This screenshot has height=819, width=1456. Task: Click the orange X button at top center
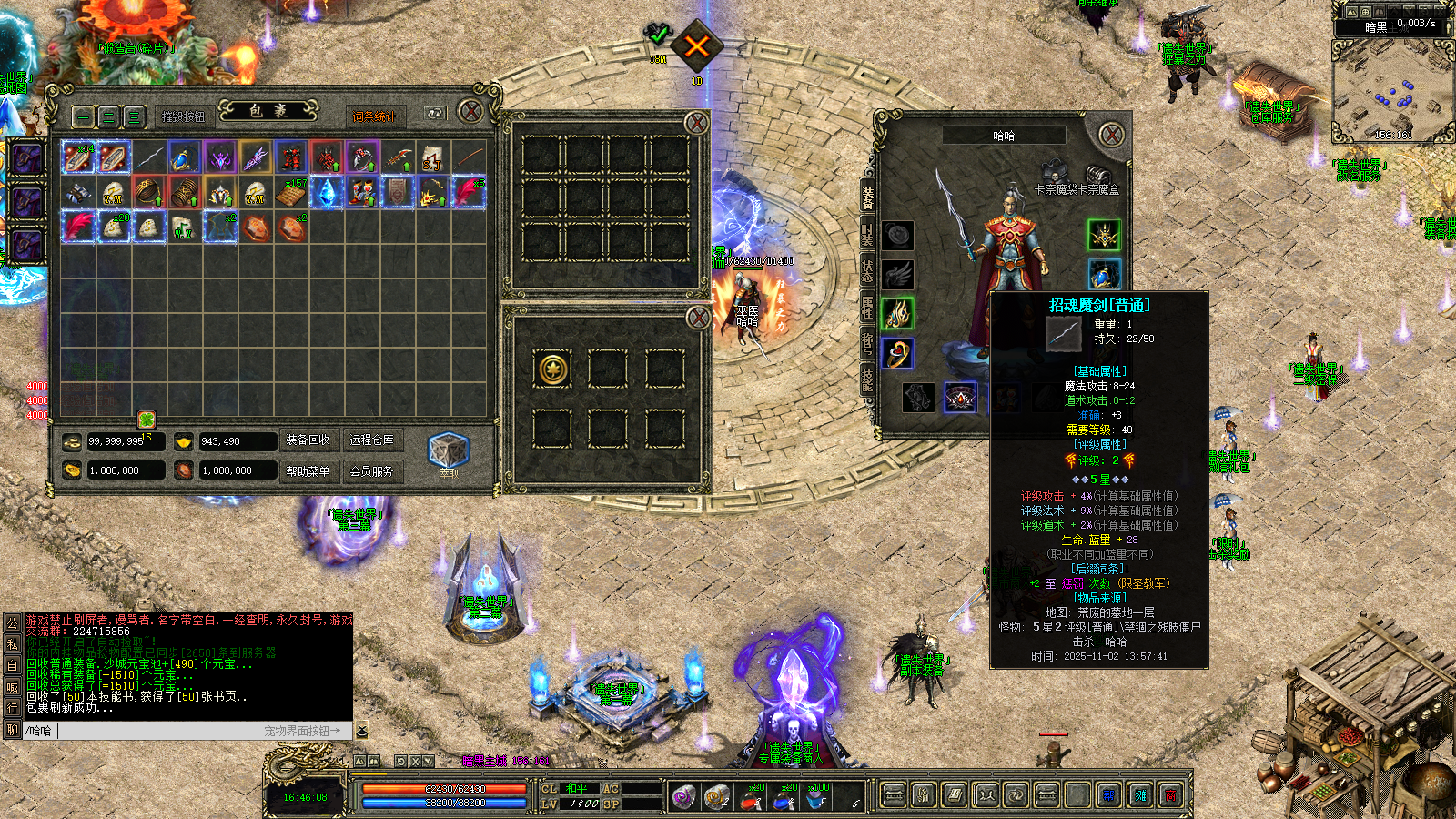coord(696,46)
